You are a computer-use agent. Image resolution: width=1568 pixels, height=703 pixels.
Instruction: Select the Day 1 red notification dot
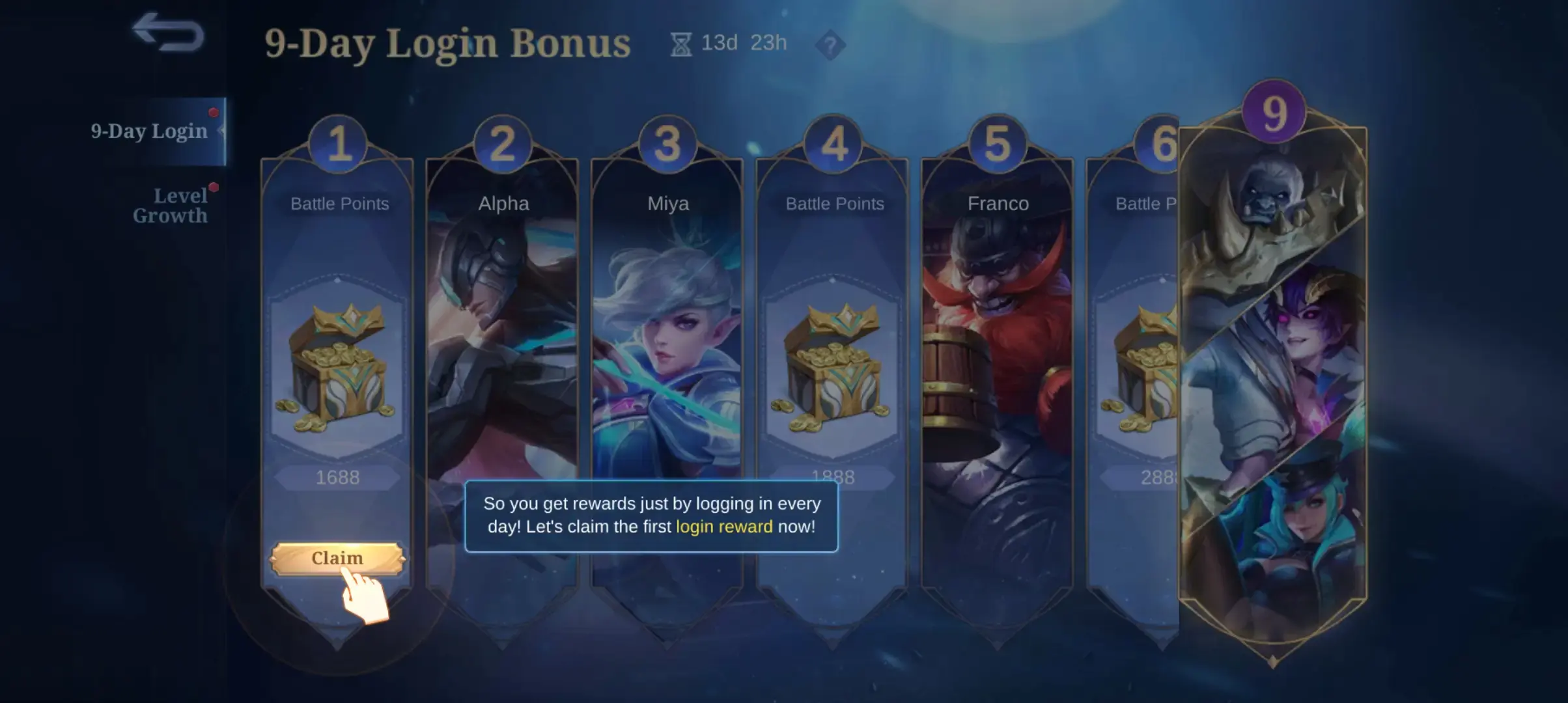pyautogui.click(x=214, y=112)
